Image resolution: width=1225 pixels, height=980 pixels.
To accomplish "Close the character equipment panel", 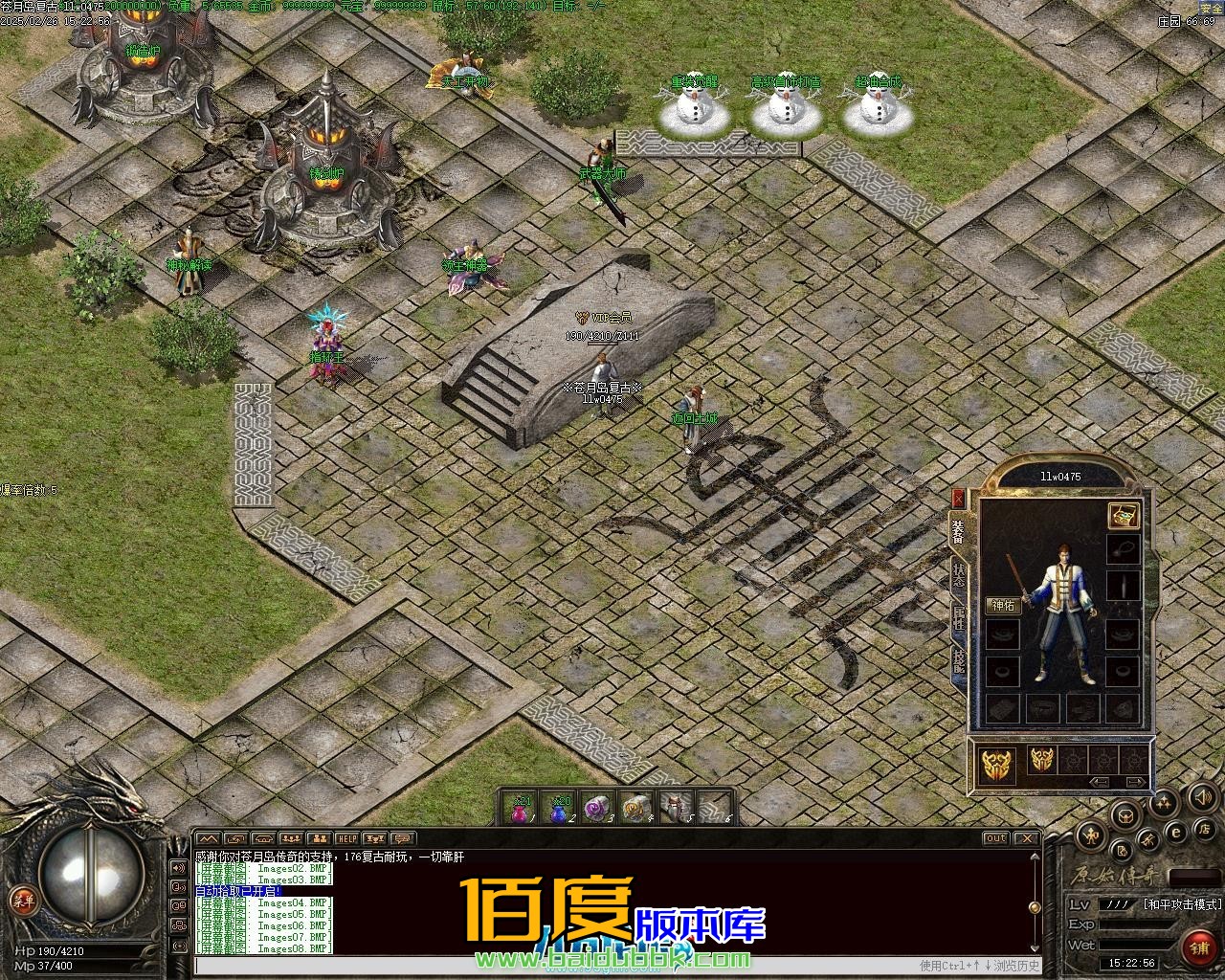I will click(959, 498).
